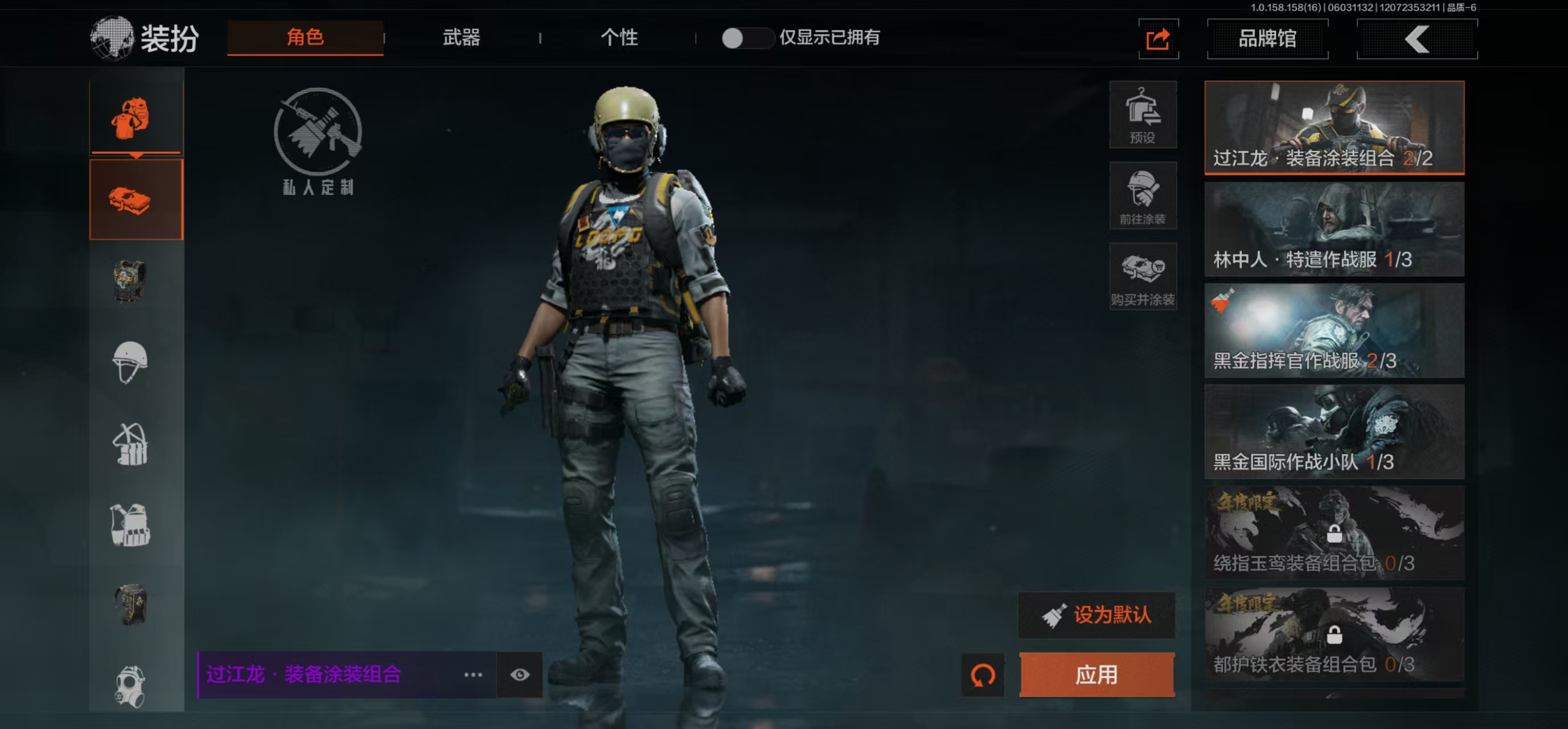This screenshot has width=1568, height=729.
Task: Select 过江龙·装备涂装组合 outfit set
Action: (x=1333, y=127)
